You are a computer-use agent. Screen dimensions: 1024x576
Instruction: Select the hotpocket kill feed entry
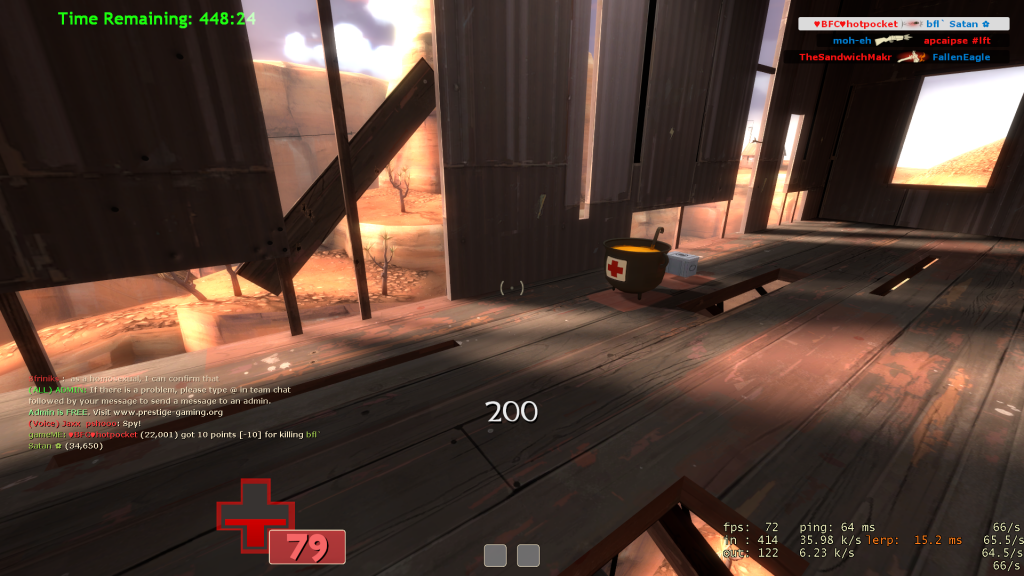tap(903, 24)
